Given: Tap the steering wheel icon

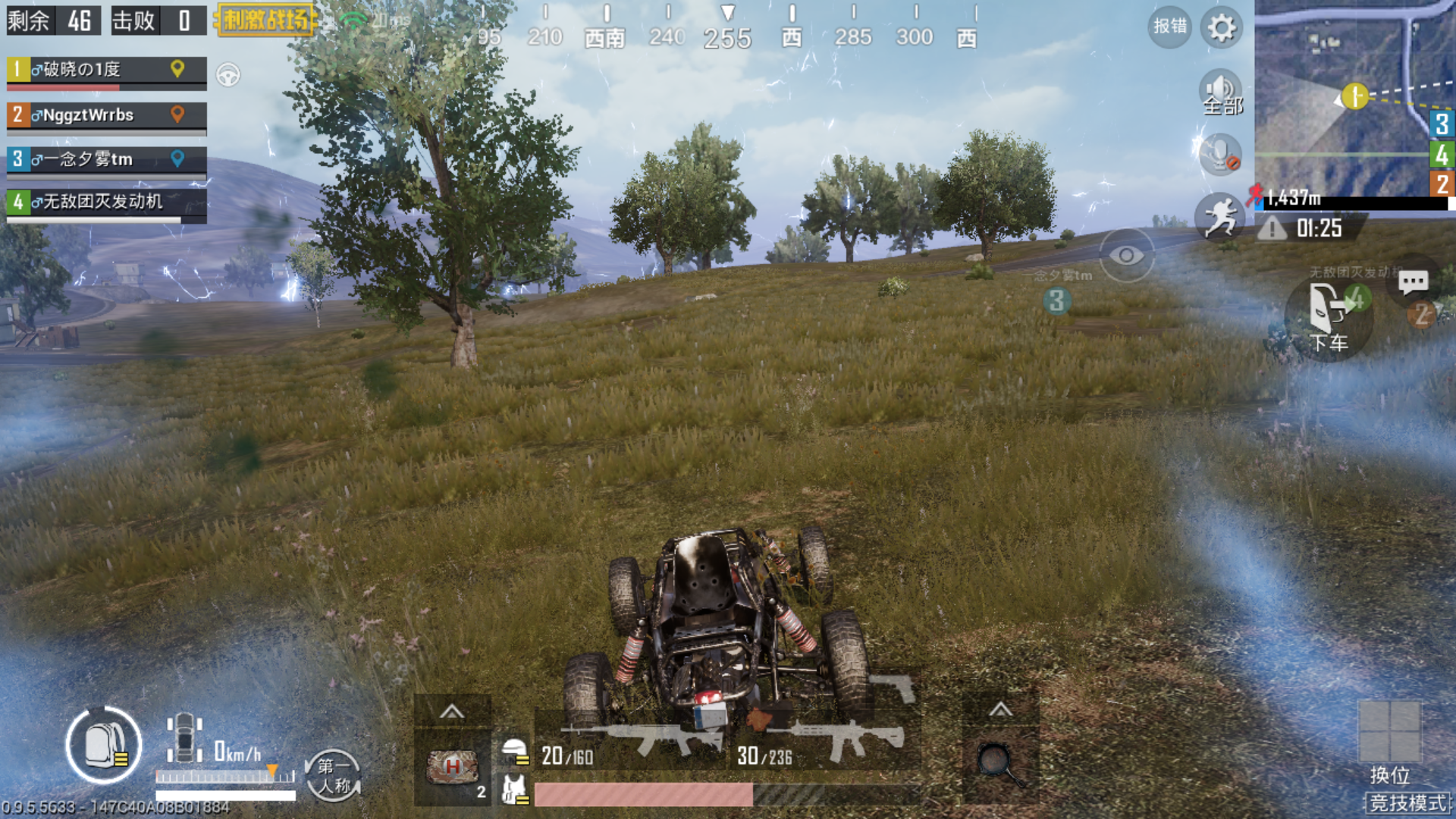Looking at the screenshot, I should coord(228,74).
